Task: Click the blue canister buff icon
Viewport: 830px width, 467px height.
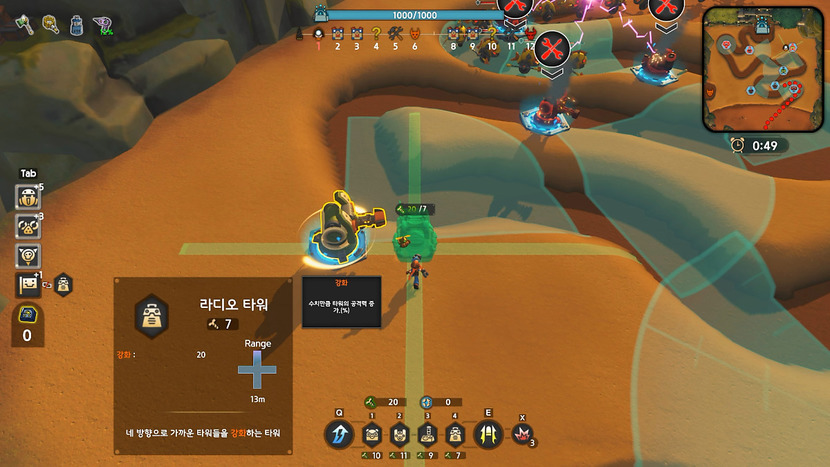Action: pyautogui.click(x=76, y=24)
